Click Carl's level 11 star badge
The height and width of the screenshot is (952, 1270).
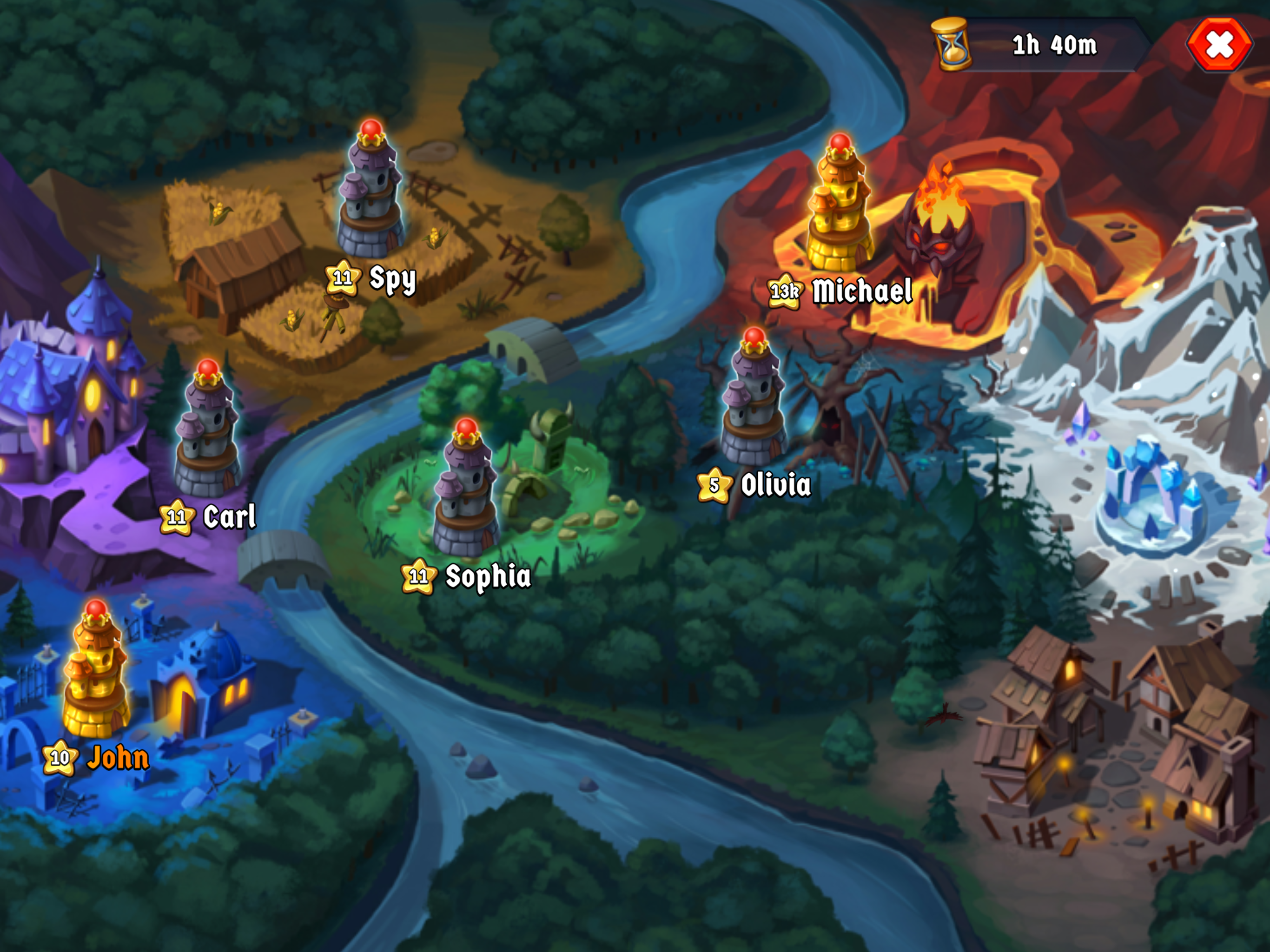[x=179, y=517]
